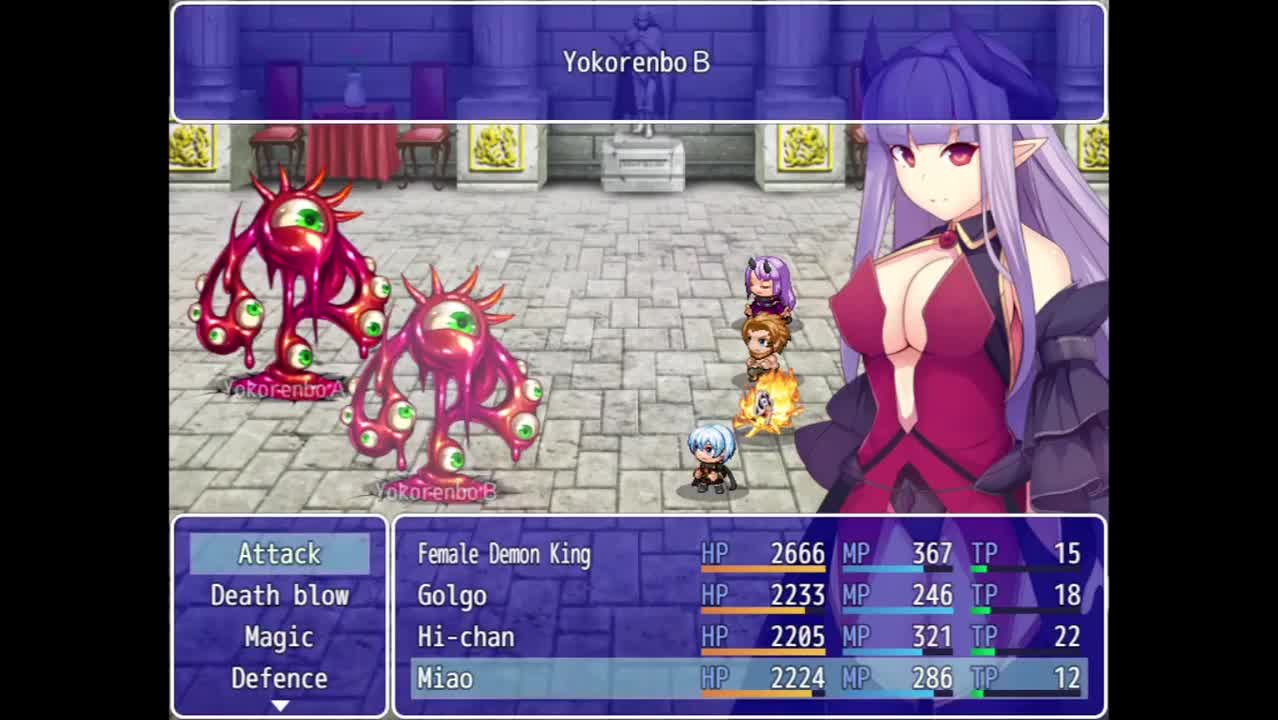Screen dimensions: 1278x720
Task: Pick the Defence command
Action: (279, 679)
